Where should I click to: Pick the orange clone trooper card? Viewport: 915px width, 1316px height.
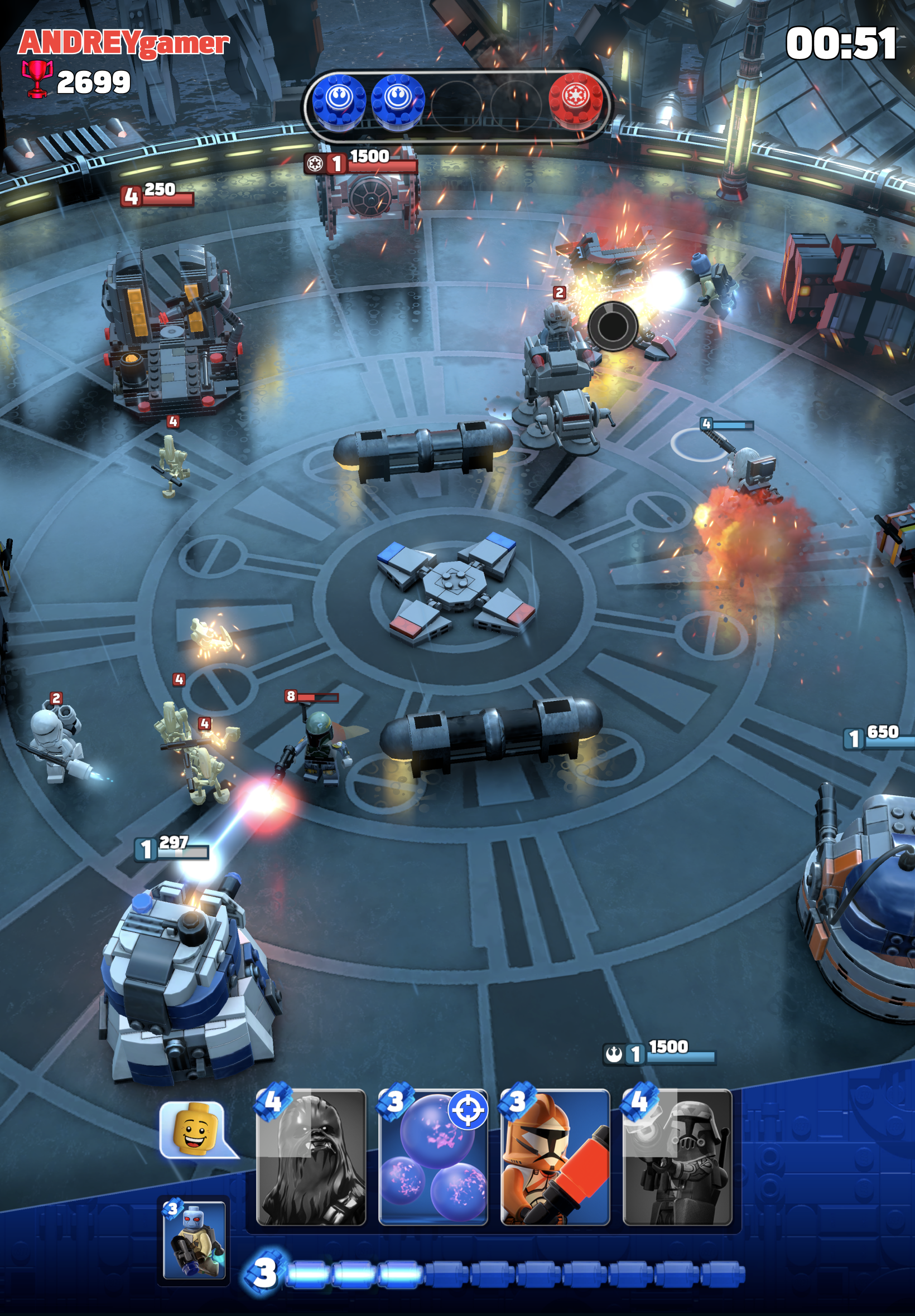[555, 1157]
